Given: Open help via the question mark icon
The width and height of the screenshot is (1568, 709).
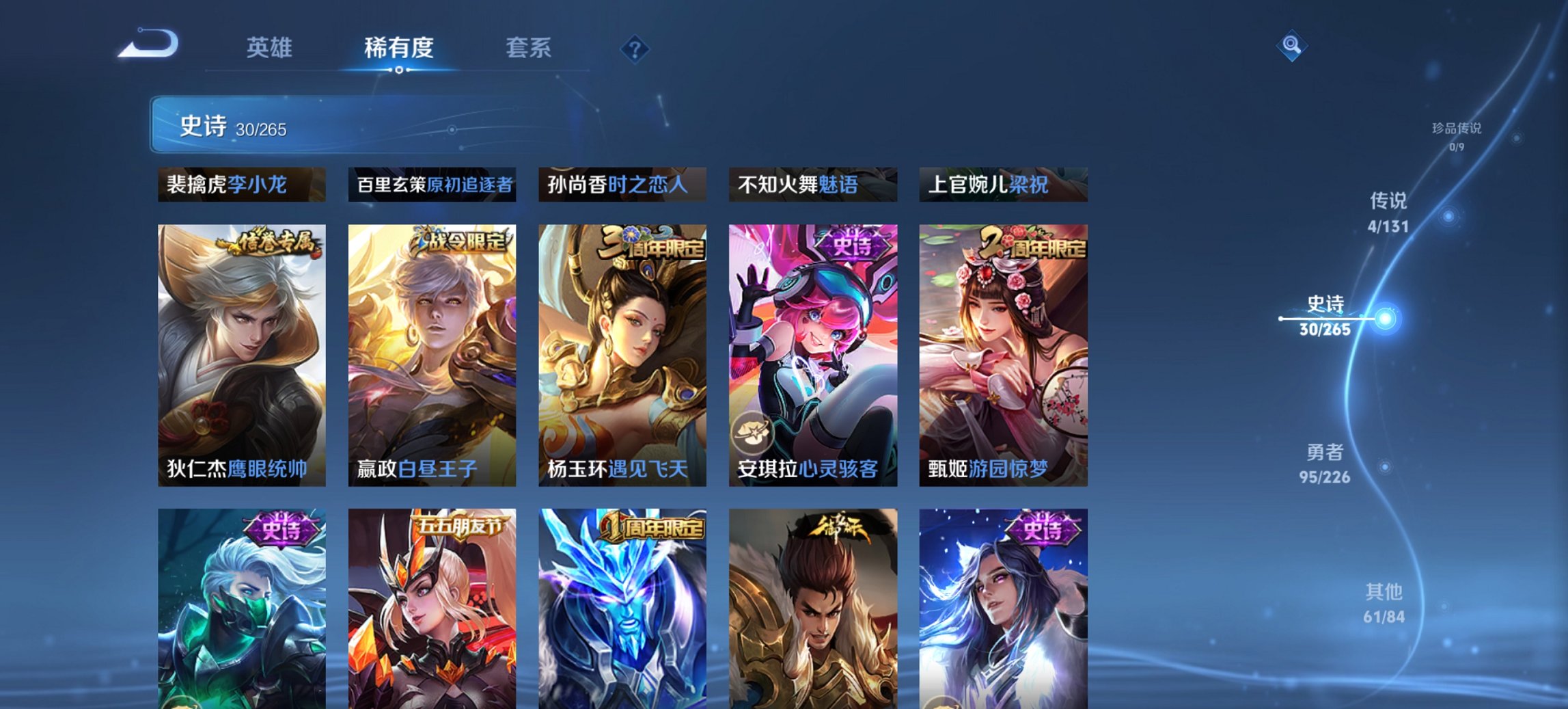Looking at the screenshot, I should pyautogui.click(x=635, y=48).
